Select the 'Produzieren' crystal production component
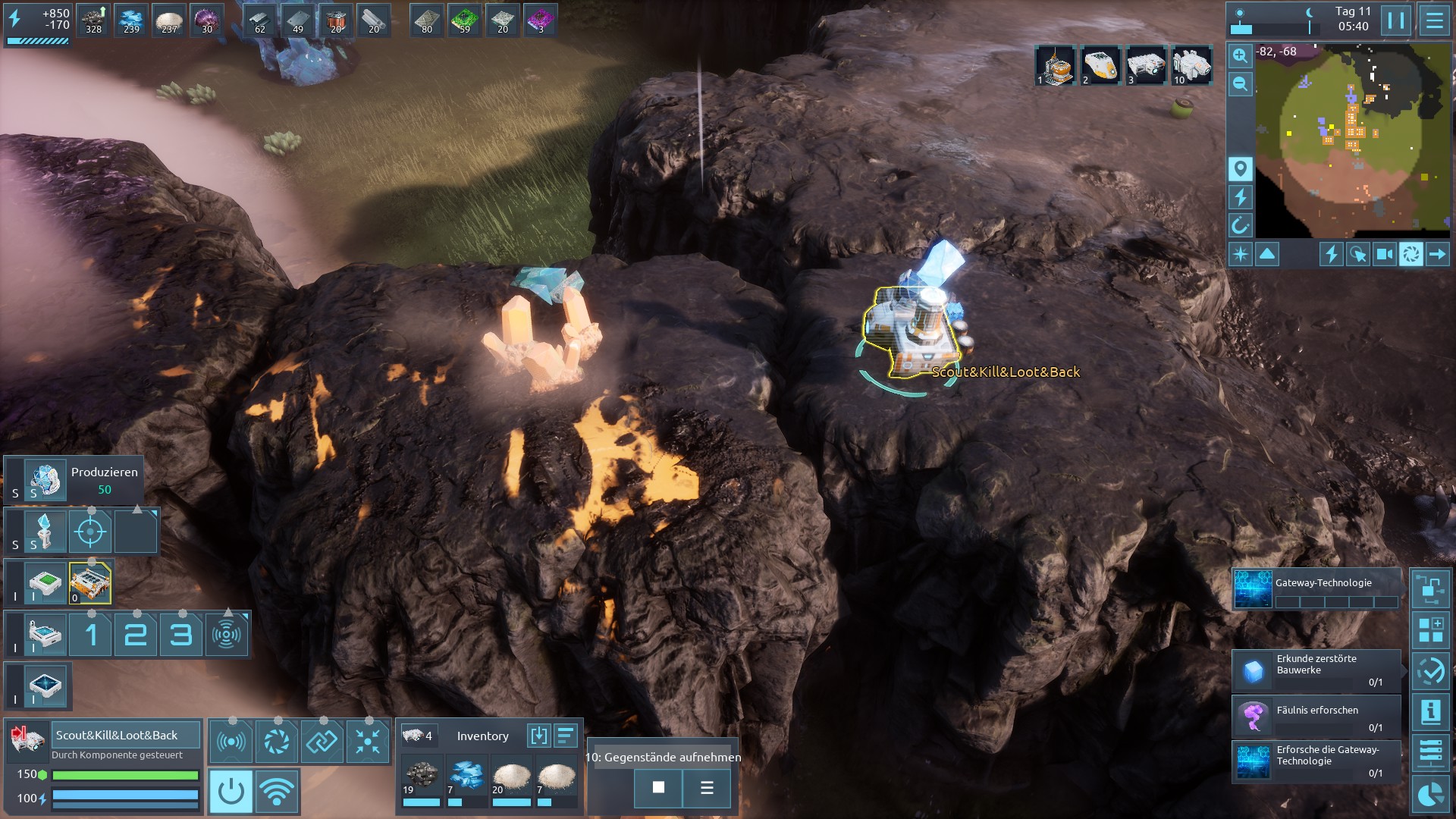The image size is (1456, 819). (45, 480)
